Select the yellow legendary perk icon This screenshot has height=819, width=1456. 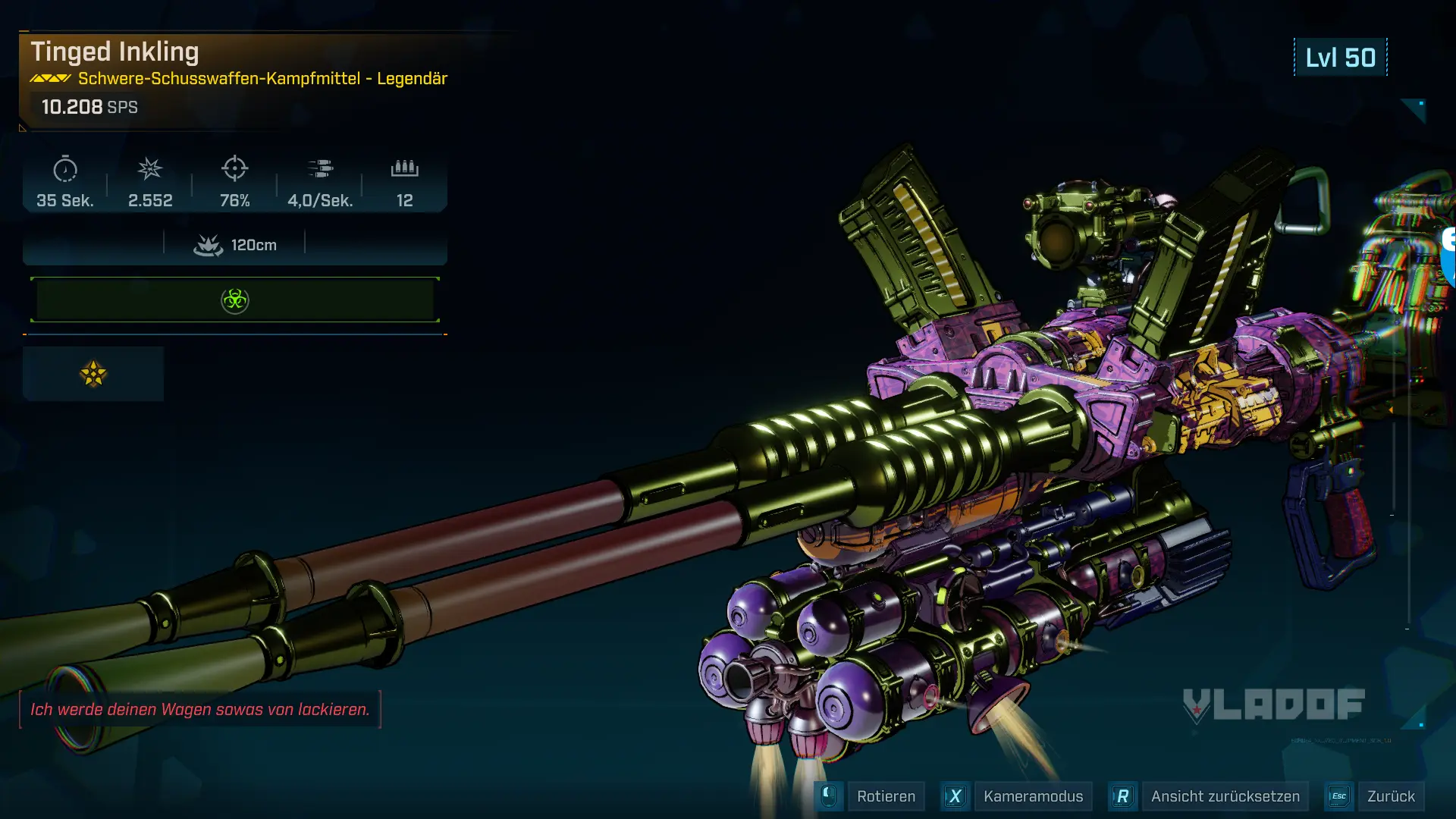tap(93, 374)
